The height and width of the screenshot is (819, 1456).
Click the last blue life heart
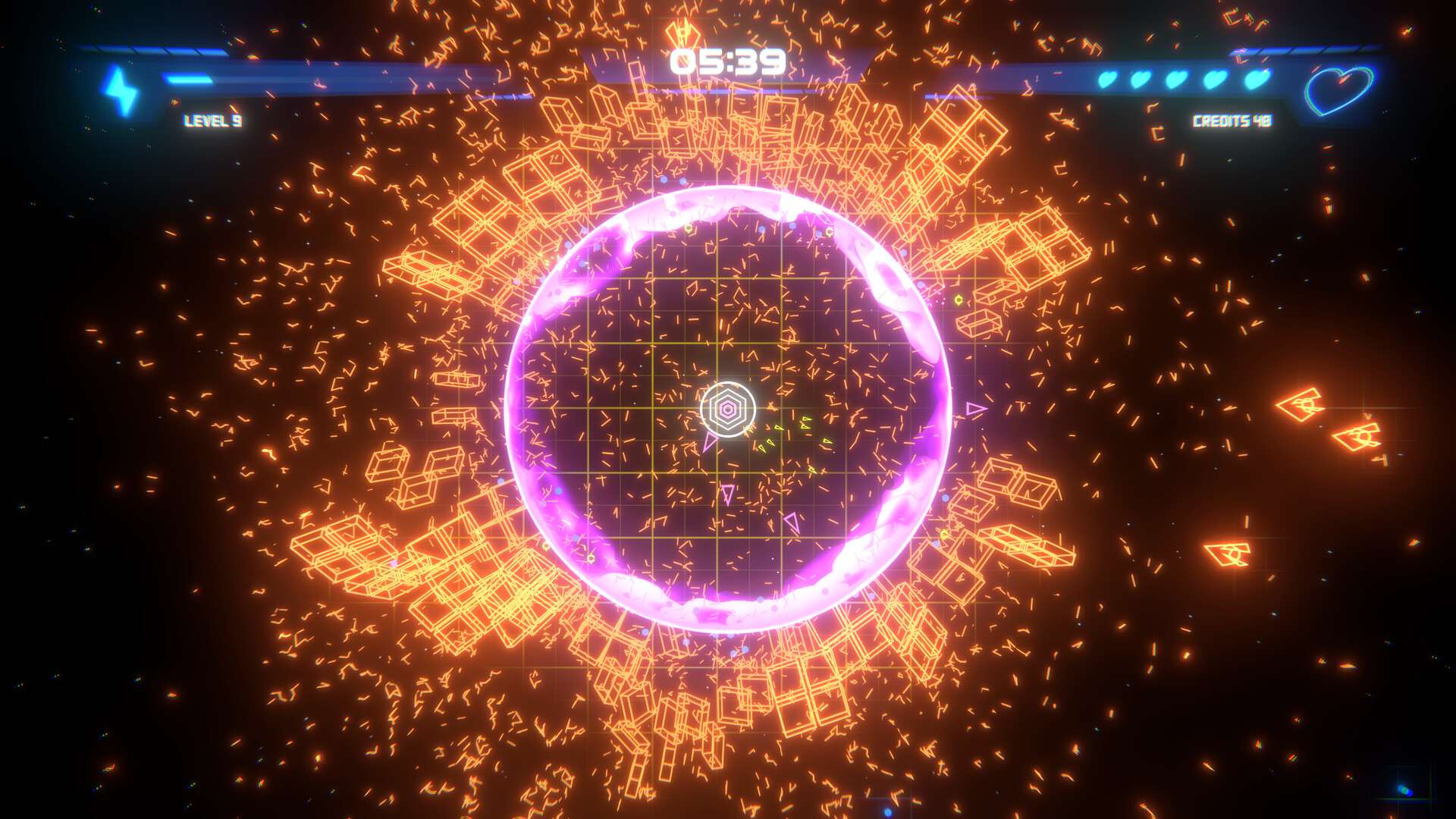pos(1255,80)
